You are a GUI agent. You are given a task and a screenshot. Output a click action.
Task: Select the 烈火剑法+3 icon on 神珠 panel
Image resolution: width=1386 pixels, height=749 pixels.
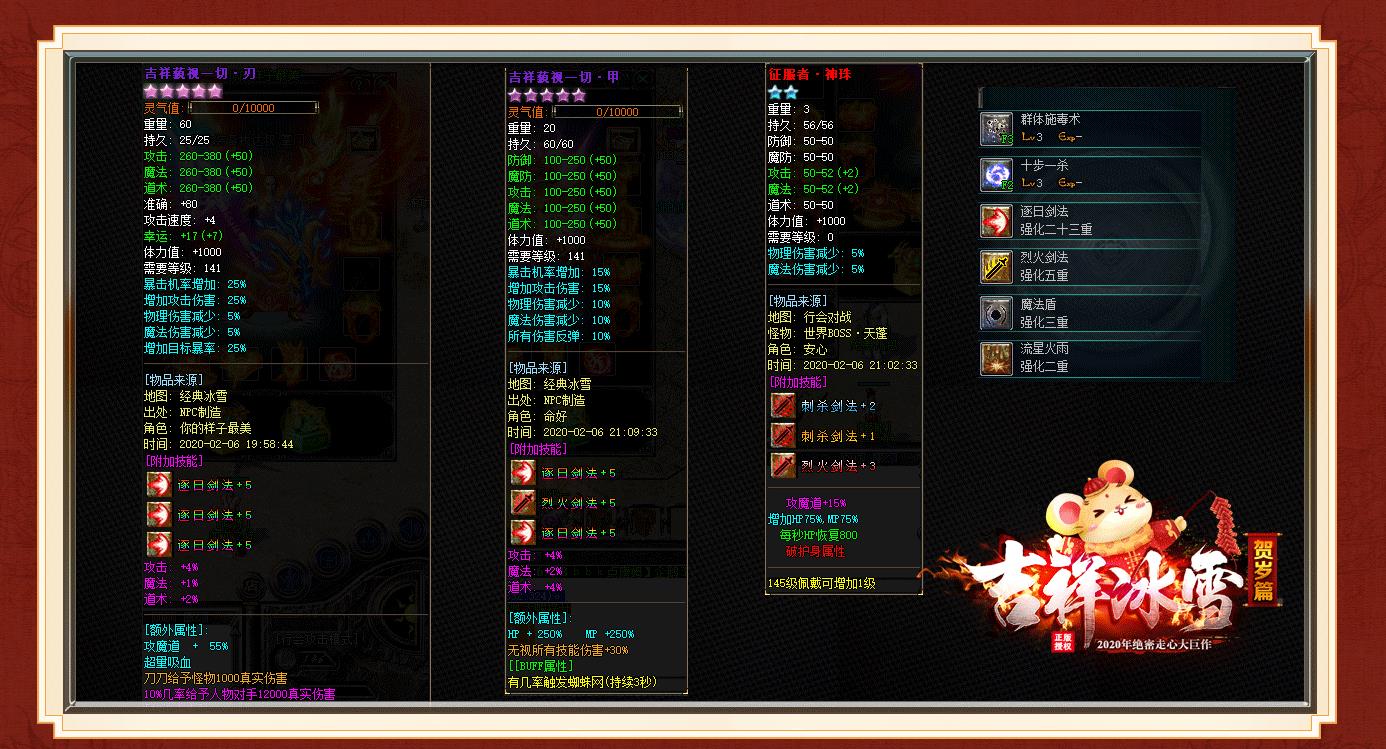click(781, 464)
